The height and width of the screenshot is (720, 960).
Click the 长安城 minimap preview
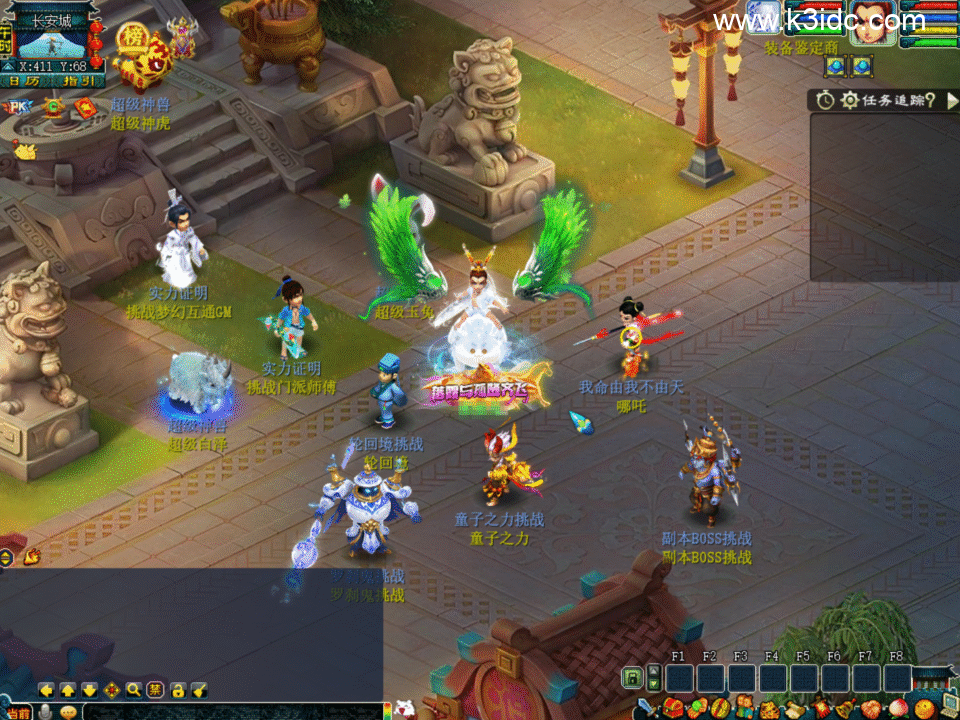52,43
